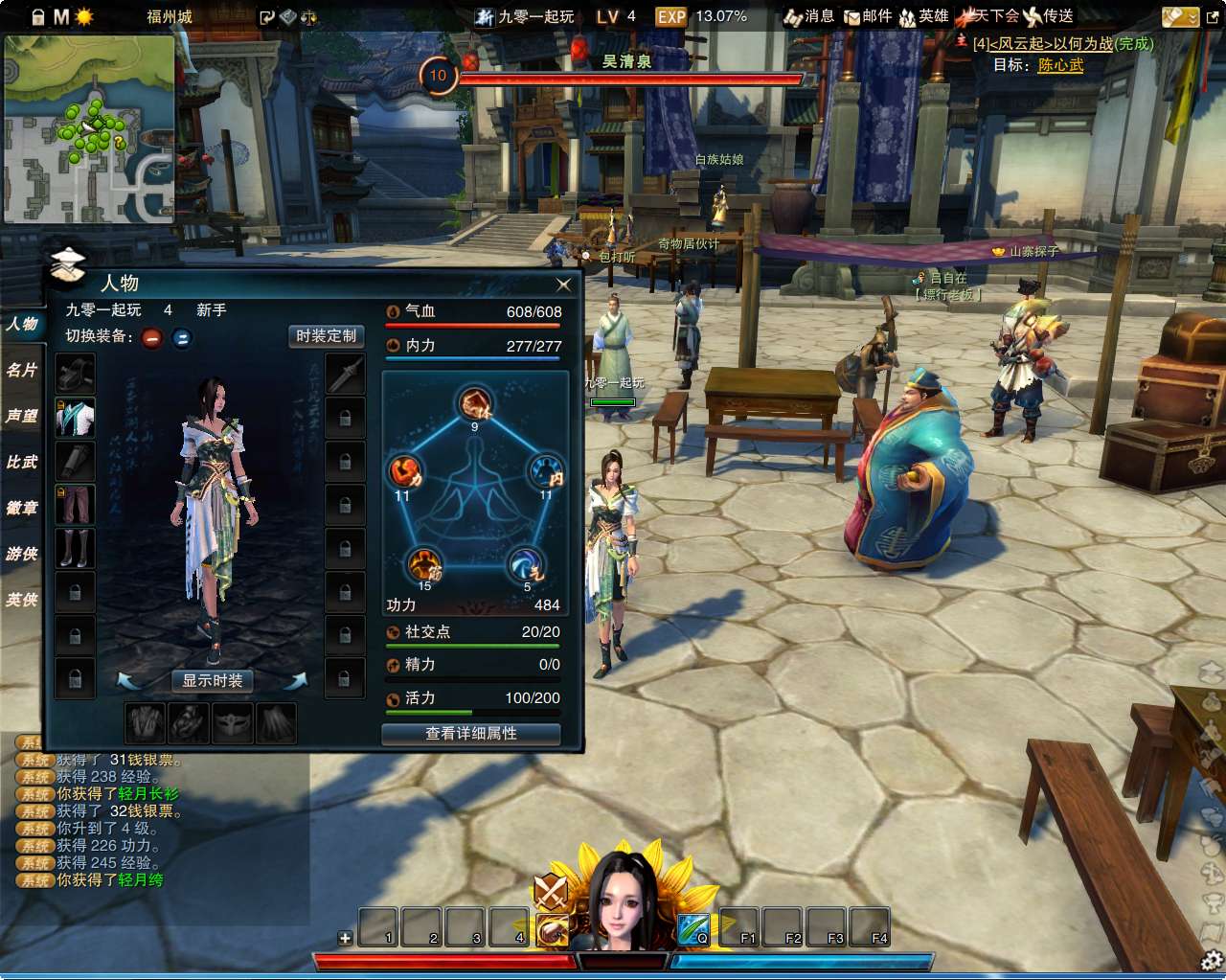Viewport: 1226px width, 980px height.
Task: Switch to the 名片 tab
Action: pyautogui.click(x=22, y=370)
